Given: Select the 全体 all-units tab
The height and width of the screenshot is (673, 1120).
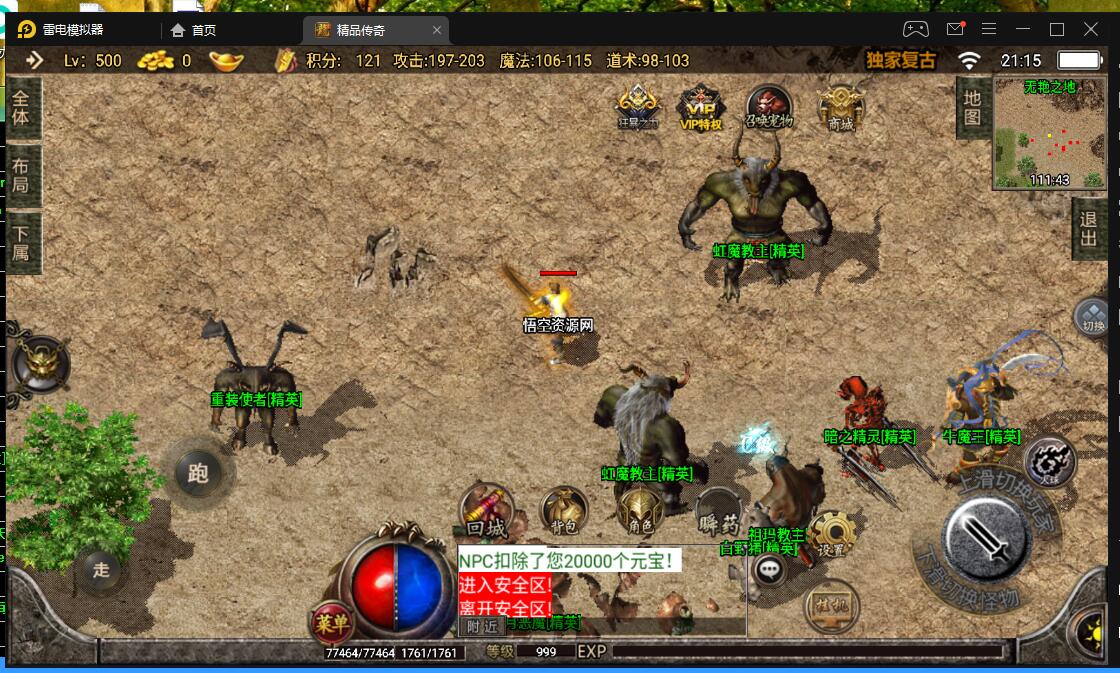Looking at the screenshot, I should coord(21,107).
